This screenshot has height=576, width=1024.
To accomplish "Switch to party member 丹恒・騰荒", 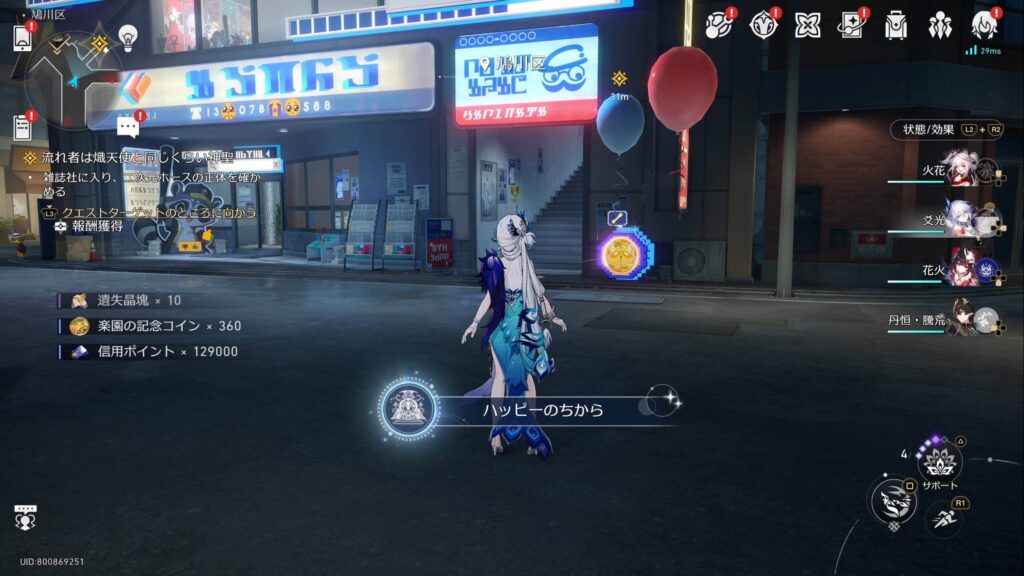I will 958,320.
